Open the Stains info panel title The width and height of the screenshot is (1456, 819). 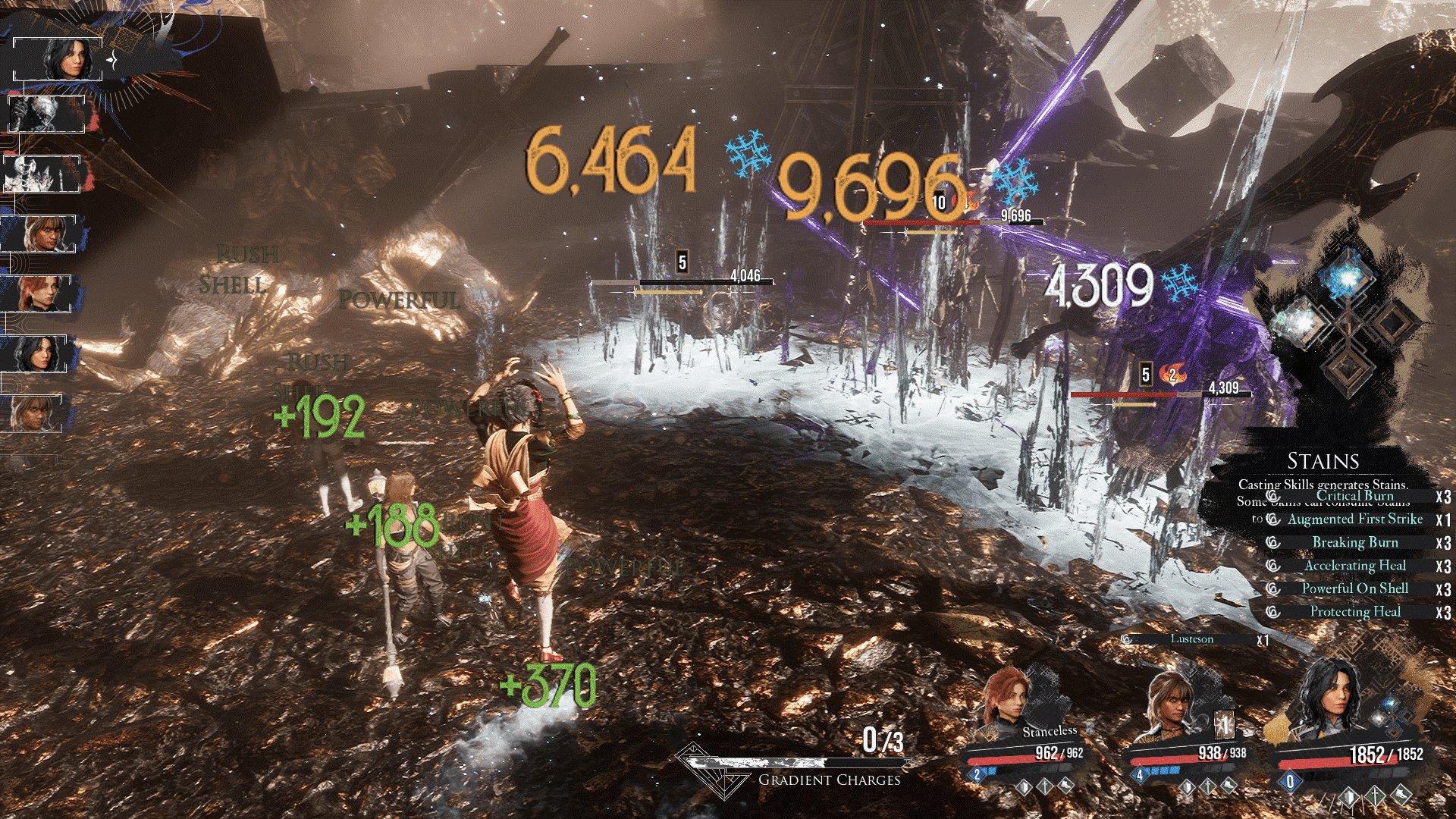tap(1323, 461)
